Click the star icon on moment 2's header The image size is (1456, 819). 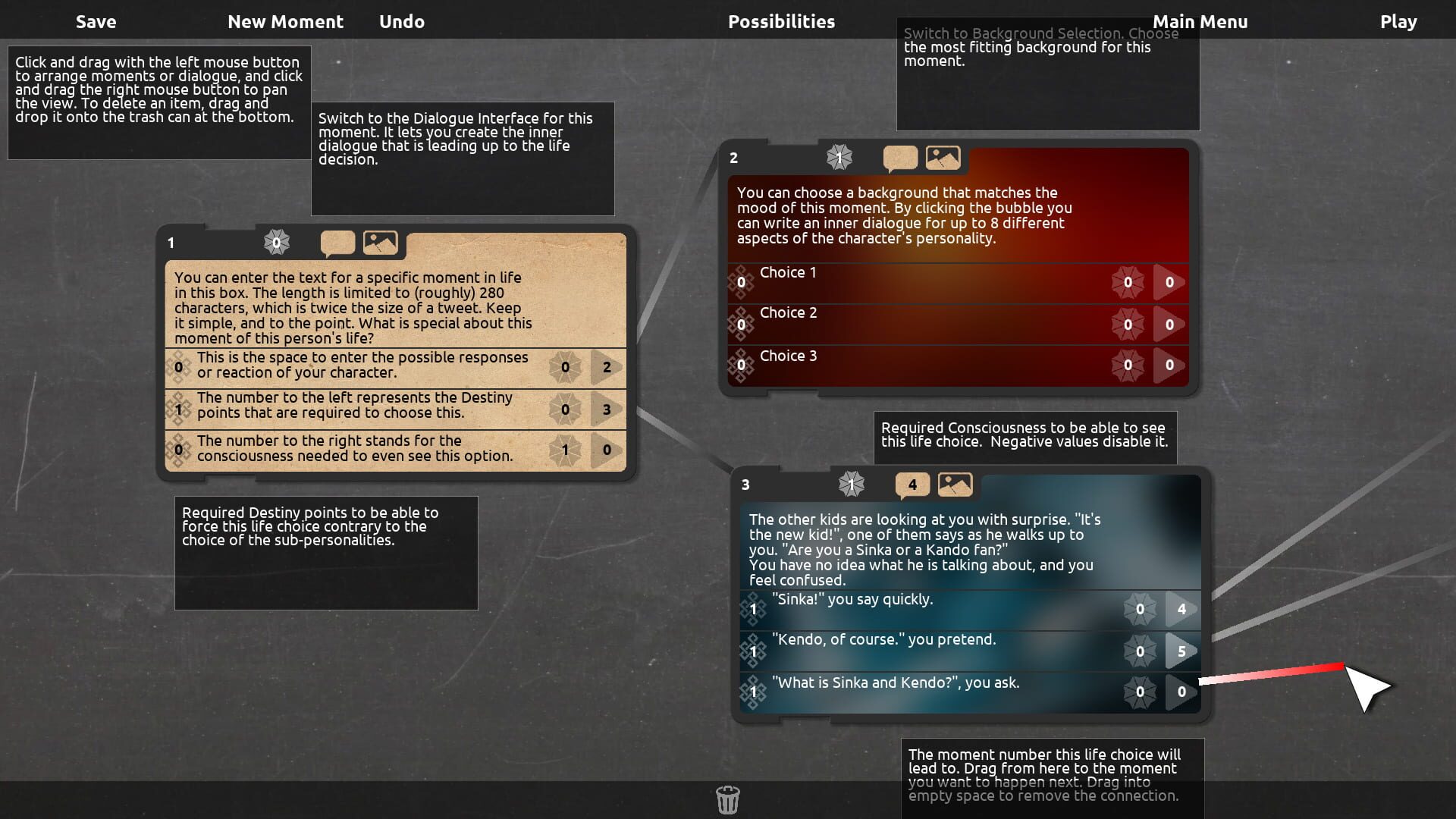[839, 158]
